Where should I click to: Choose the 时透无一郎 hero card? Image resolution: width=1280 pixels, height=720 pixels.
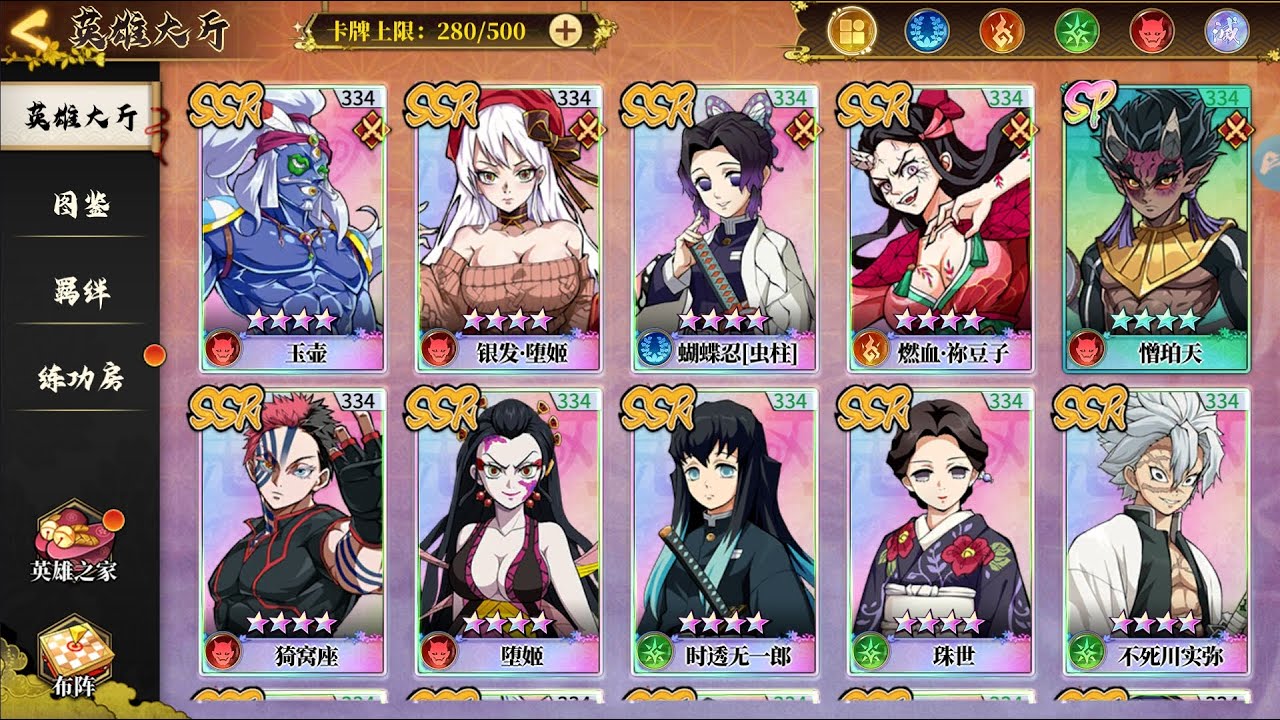(x=725, y=530)
